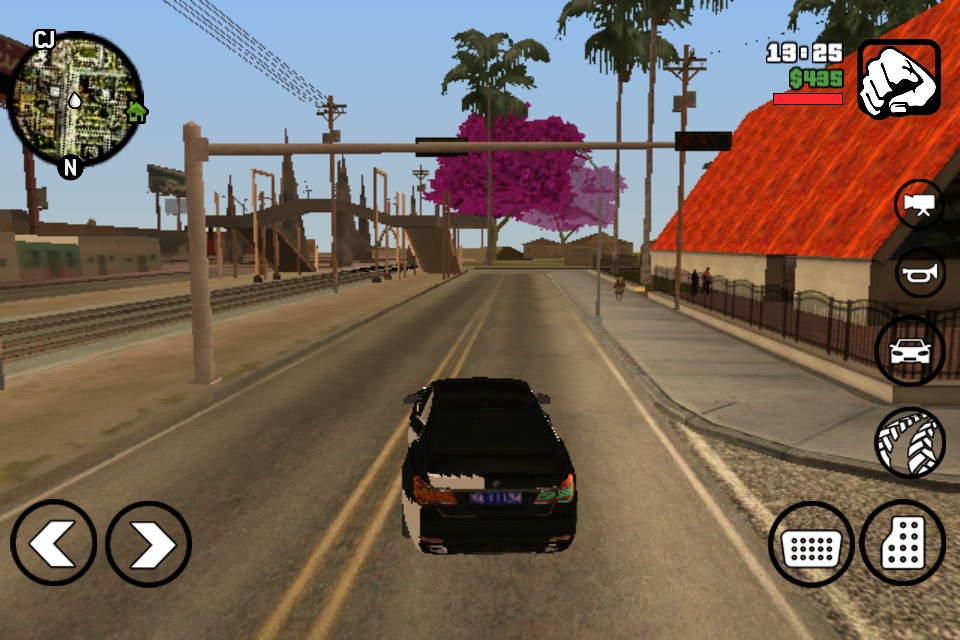
Task: Honk the car horn button
Action: coord(920,273)
